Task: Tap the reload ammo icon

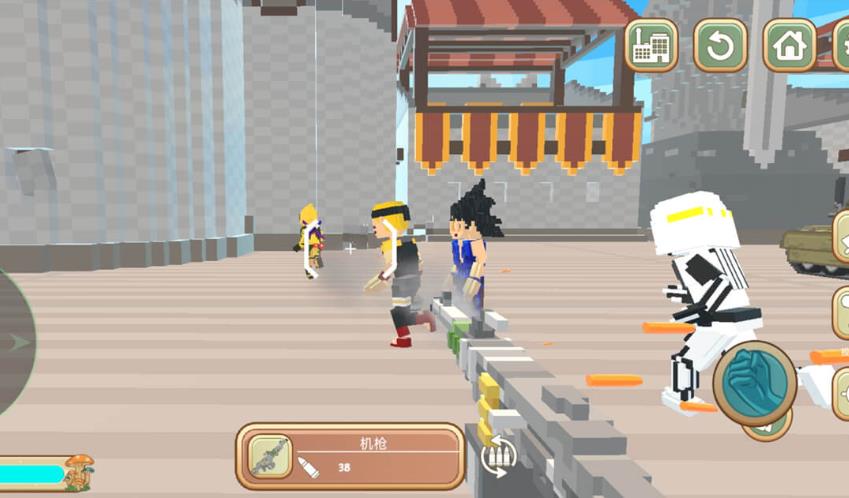Action: pos(497,457)
